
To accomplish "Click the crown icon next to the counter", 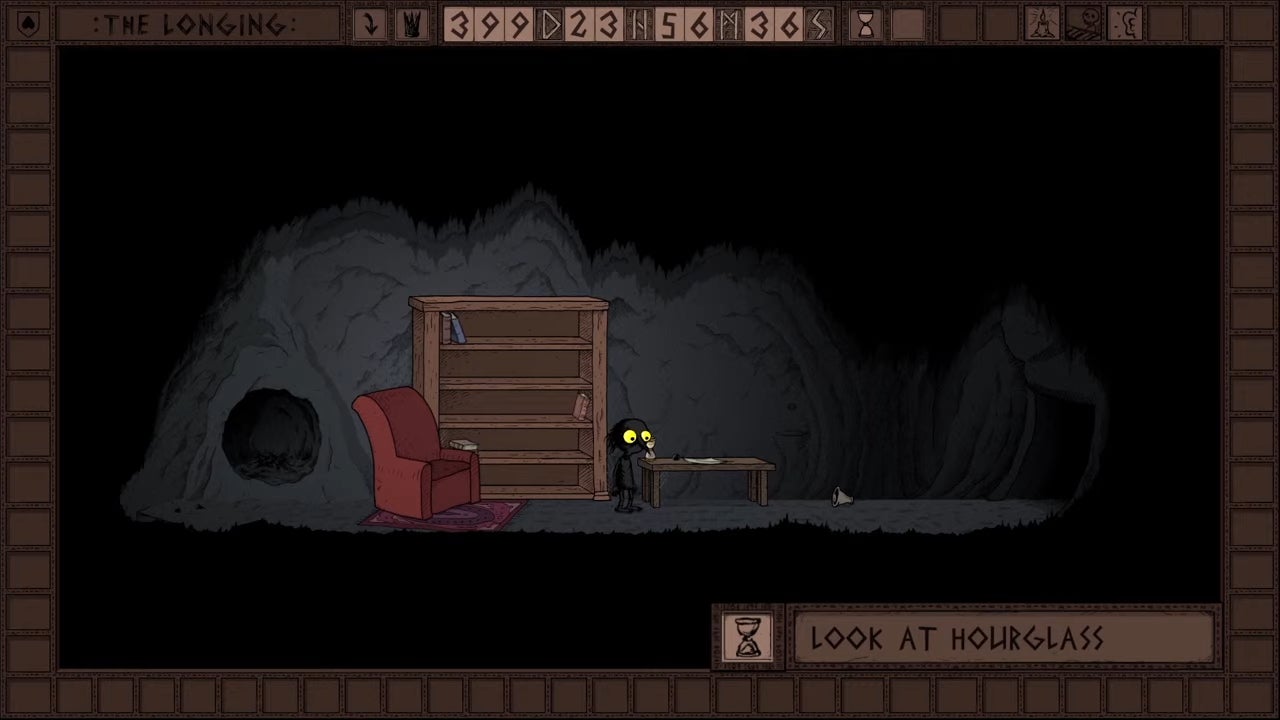I will [x=411, y=25].
